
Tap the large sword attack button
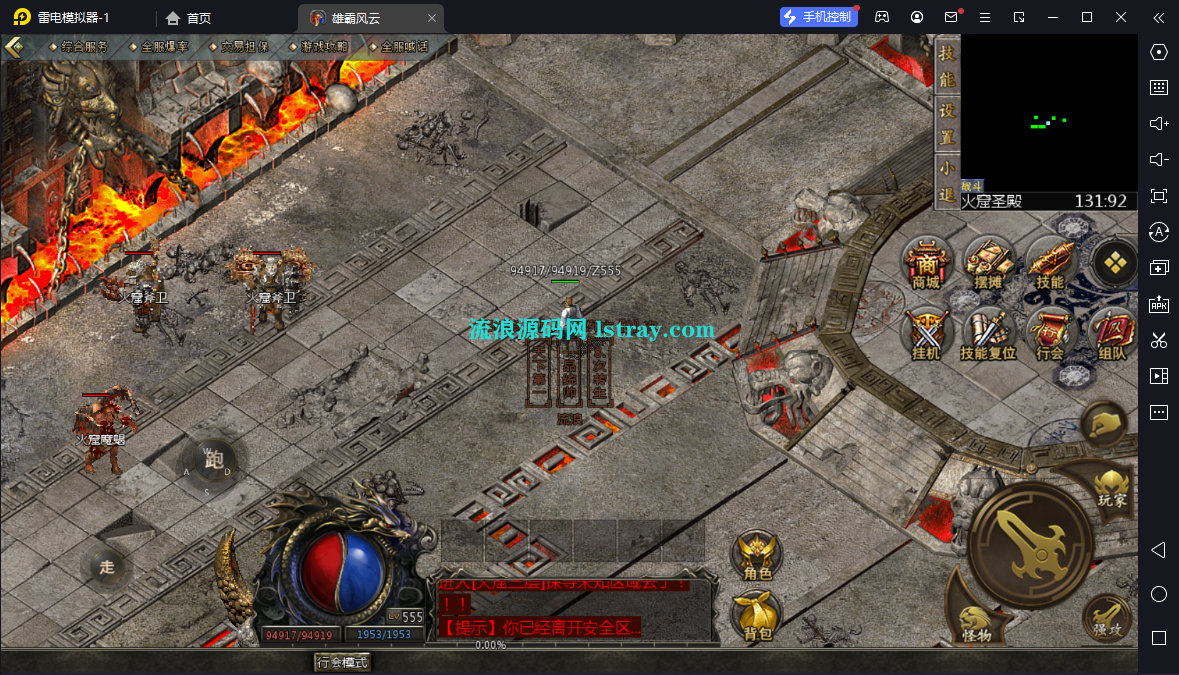tap(1030, 543)
